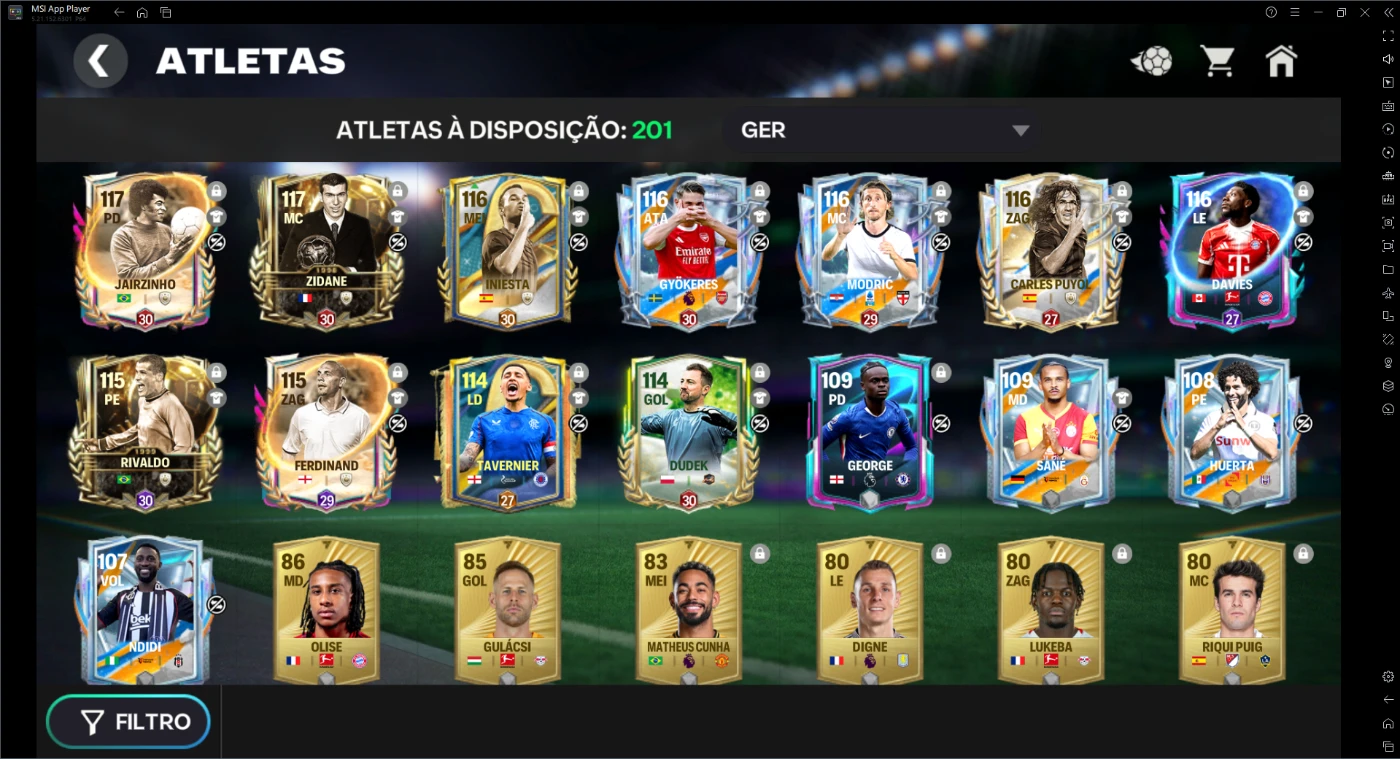Select the Ndidi player card
The width and height of the screenshot is (1400, 759).
145,610
